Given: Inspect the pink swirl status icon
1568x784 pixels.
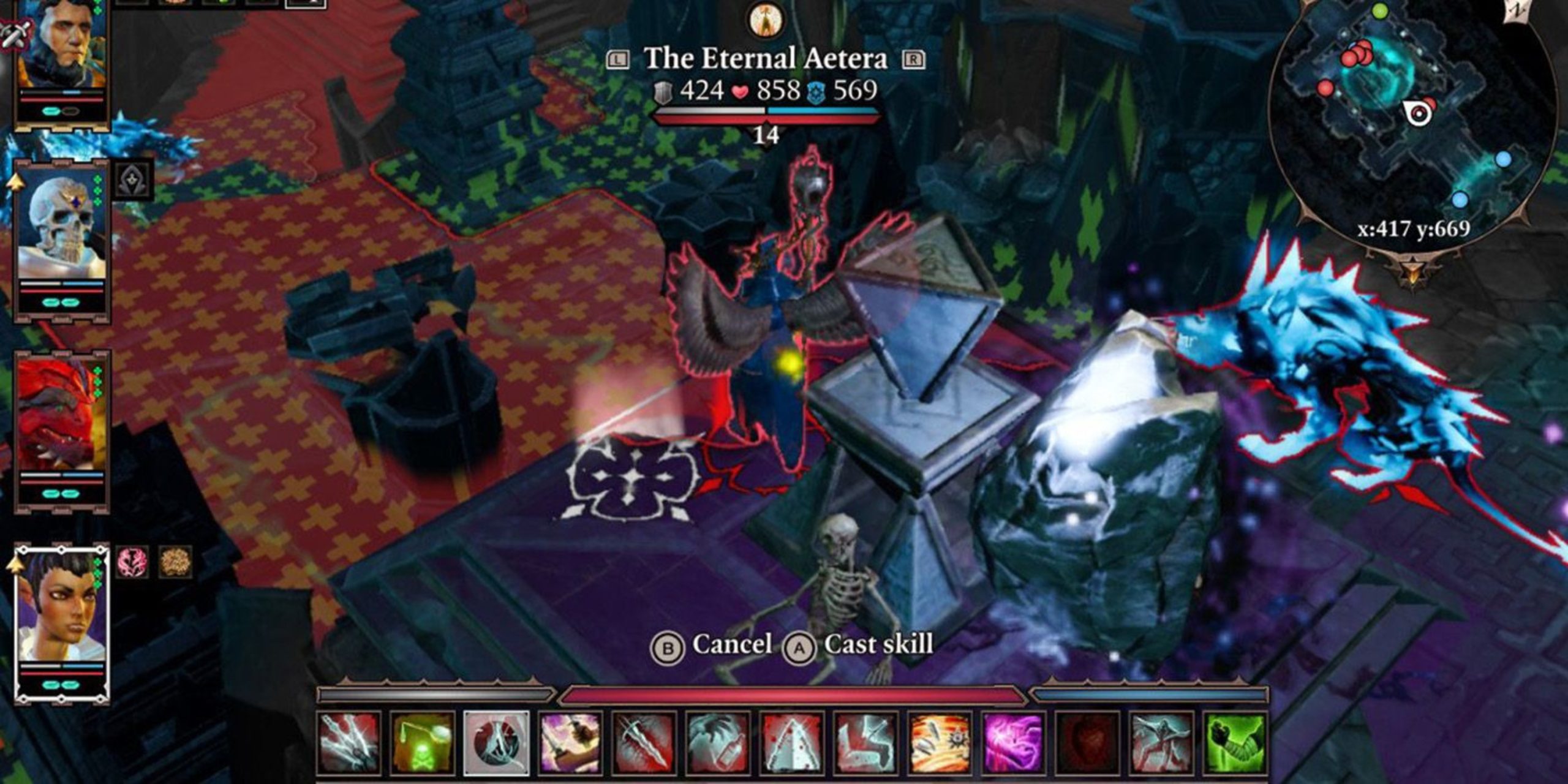Looking at the screenshot, I should click(132, 562).
